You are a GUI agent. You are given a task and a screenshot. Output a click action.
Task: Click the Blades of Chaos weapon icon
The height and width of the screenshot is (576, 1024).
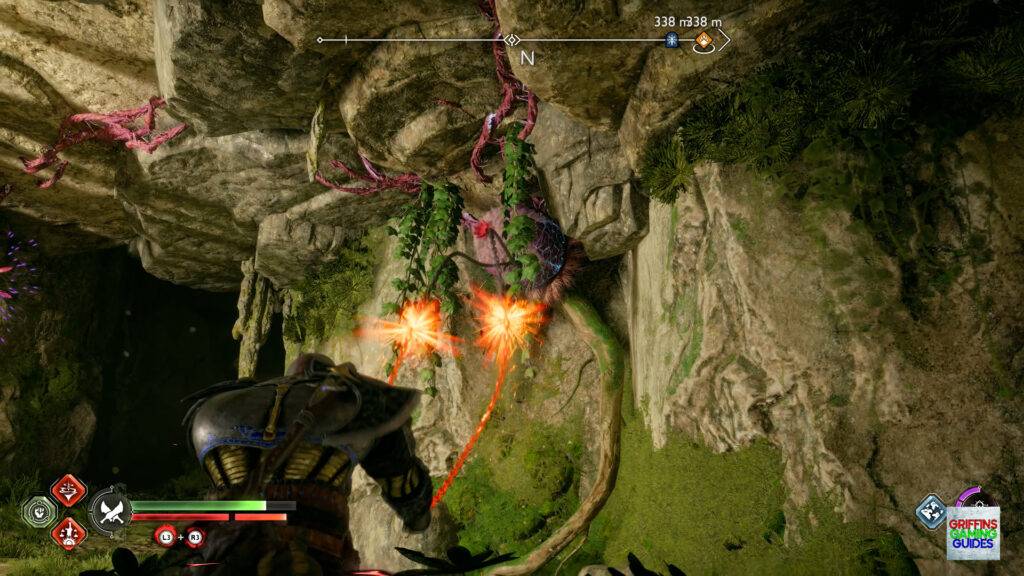(108, 512)
